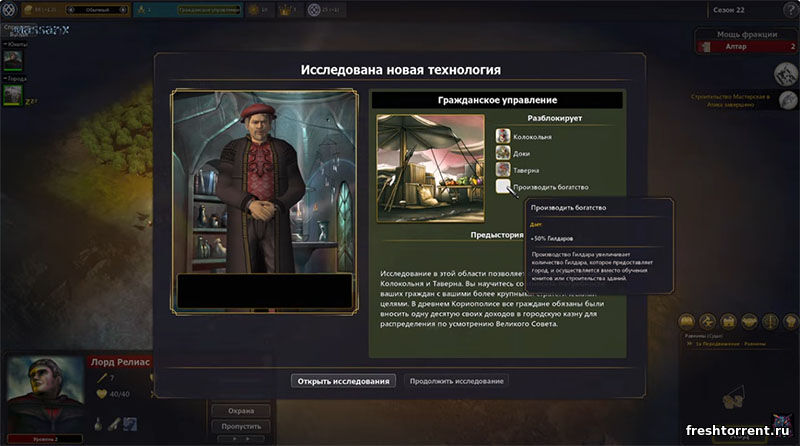The image size is (800, 446).
Task: Choose Продолжить исследование
Action: [457, 381]
